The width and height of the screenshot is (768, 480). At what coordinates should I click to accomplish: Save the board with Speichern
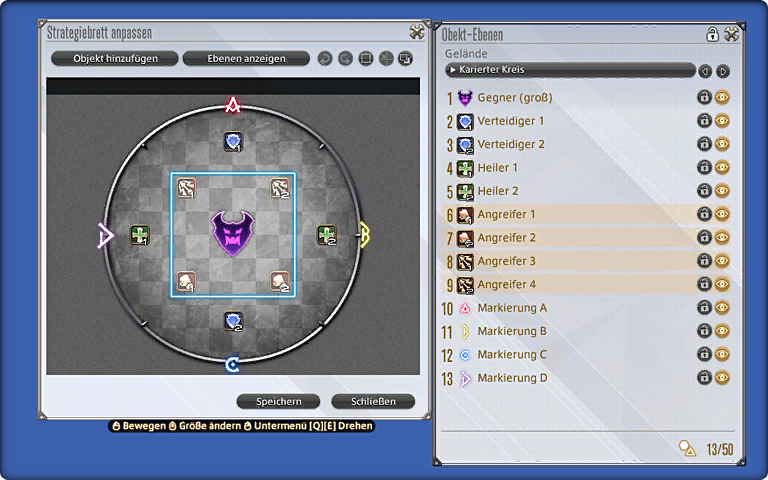tap(279, 401)
